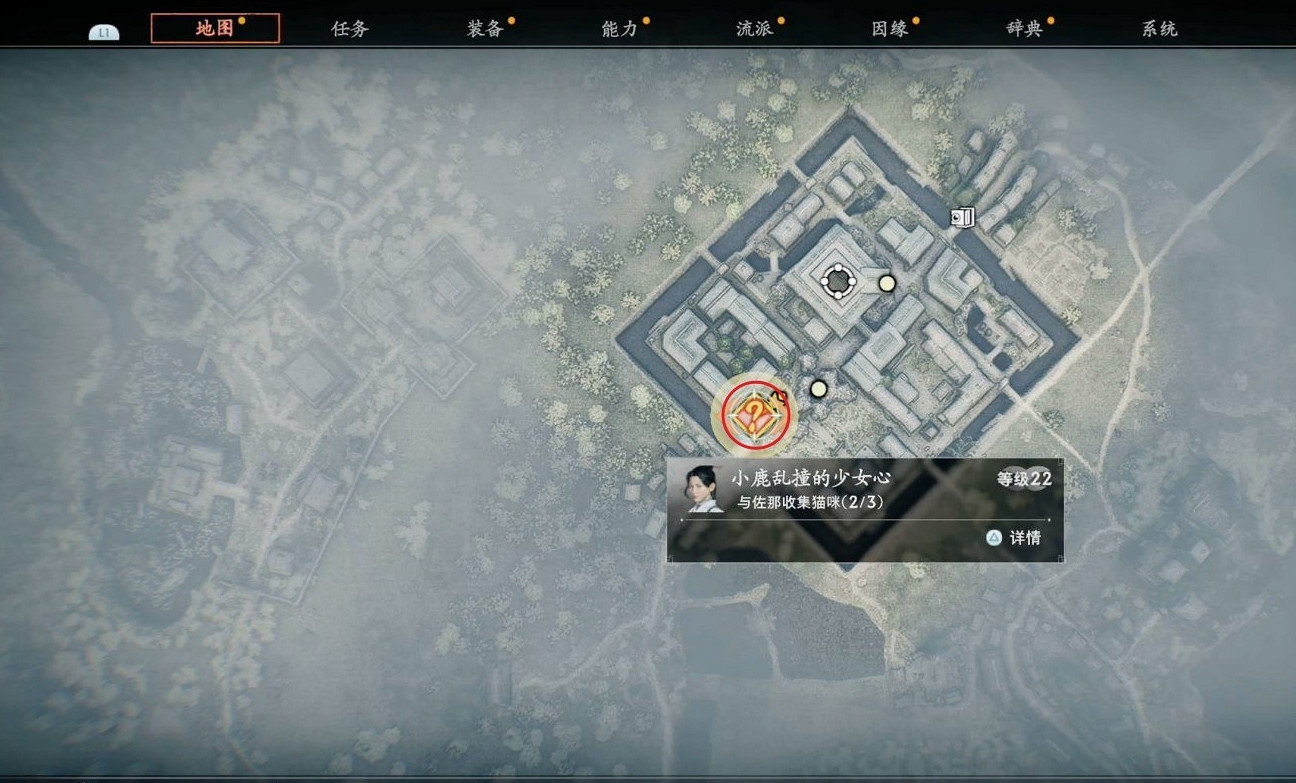The image size is (1296, 783).
Task: Open the 装备 menu
Action: pyautogui.click(x=487, y=29)
